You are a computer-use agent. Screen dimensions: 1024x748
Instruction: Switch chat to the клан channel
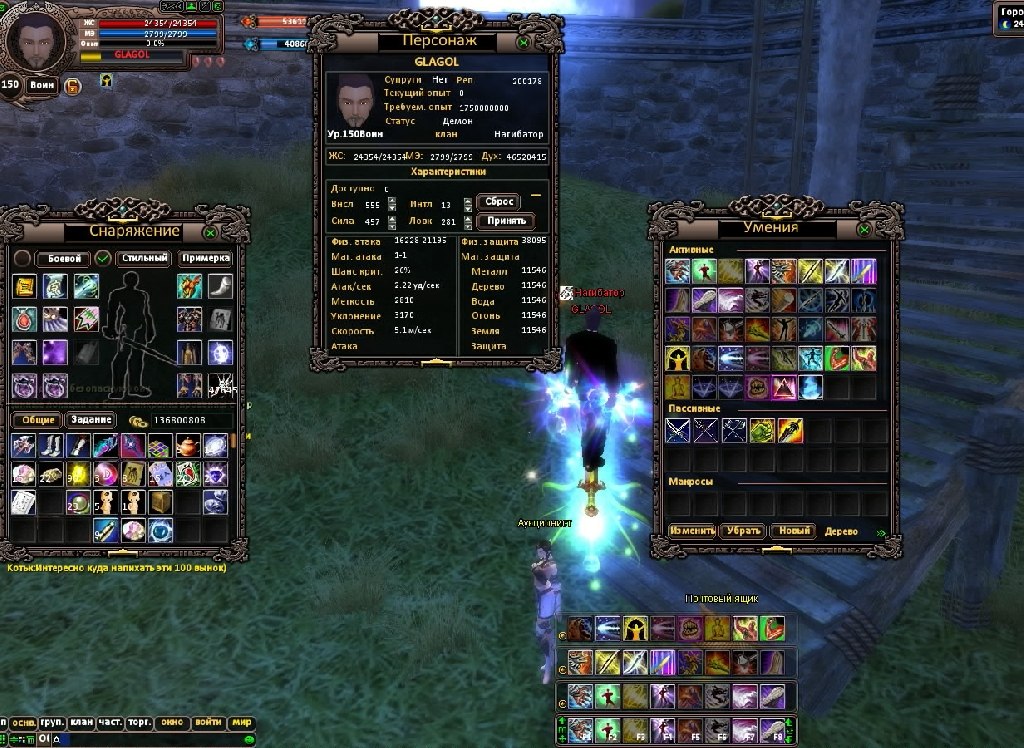coord(82,722)
